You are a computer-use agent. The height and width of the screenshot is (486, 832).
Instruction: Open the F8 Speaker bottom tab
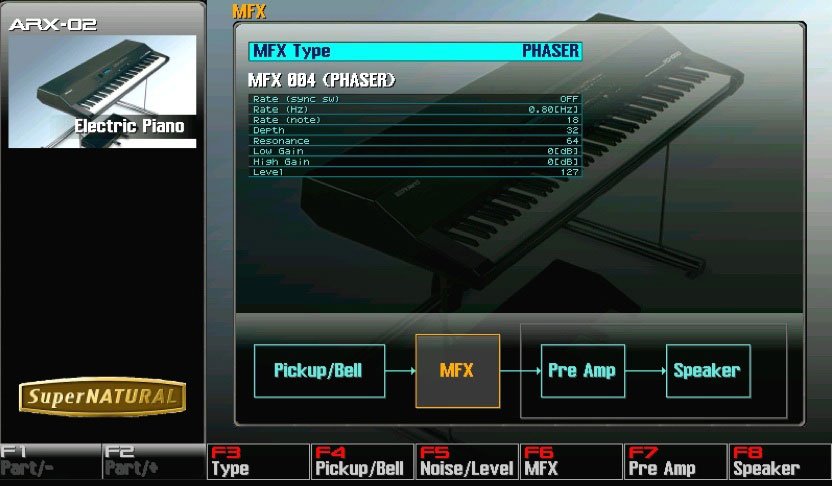point(779,463)
